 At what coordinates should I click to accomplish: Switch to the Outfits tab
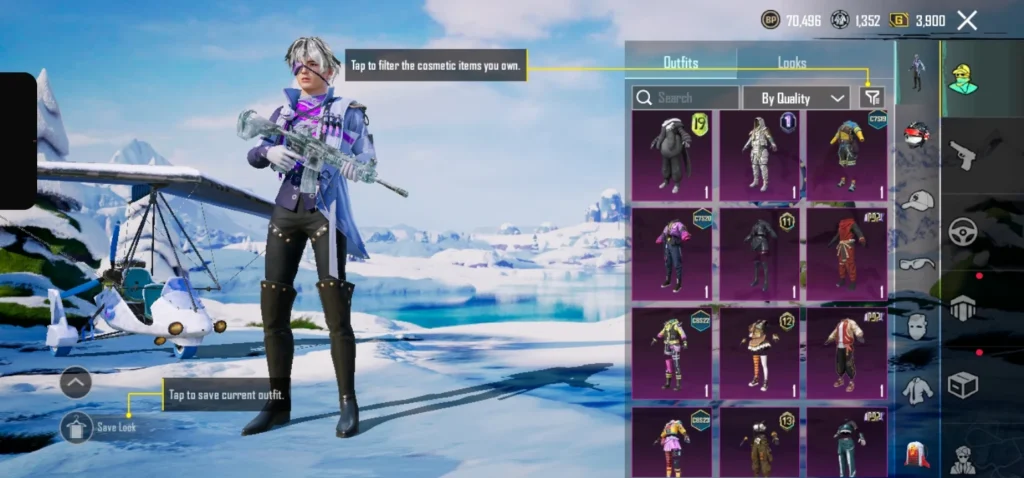(x=681, y=63)
